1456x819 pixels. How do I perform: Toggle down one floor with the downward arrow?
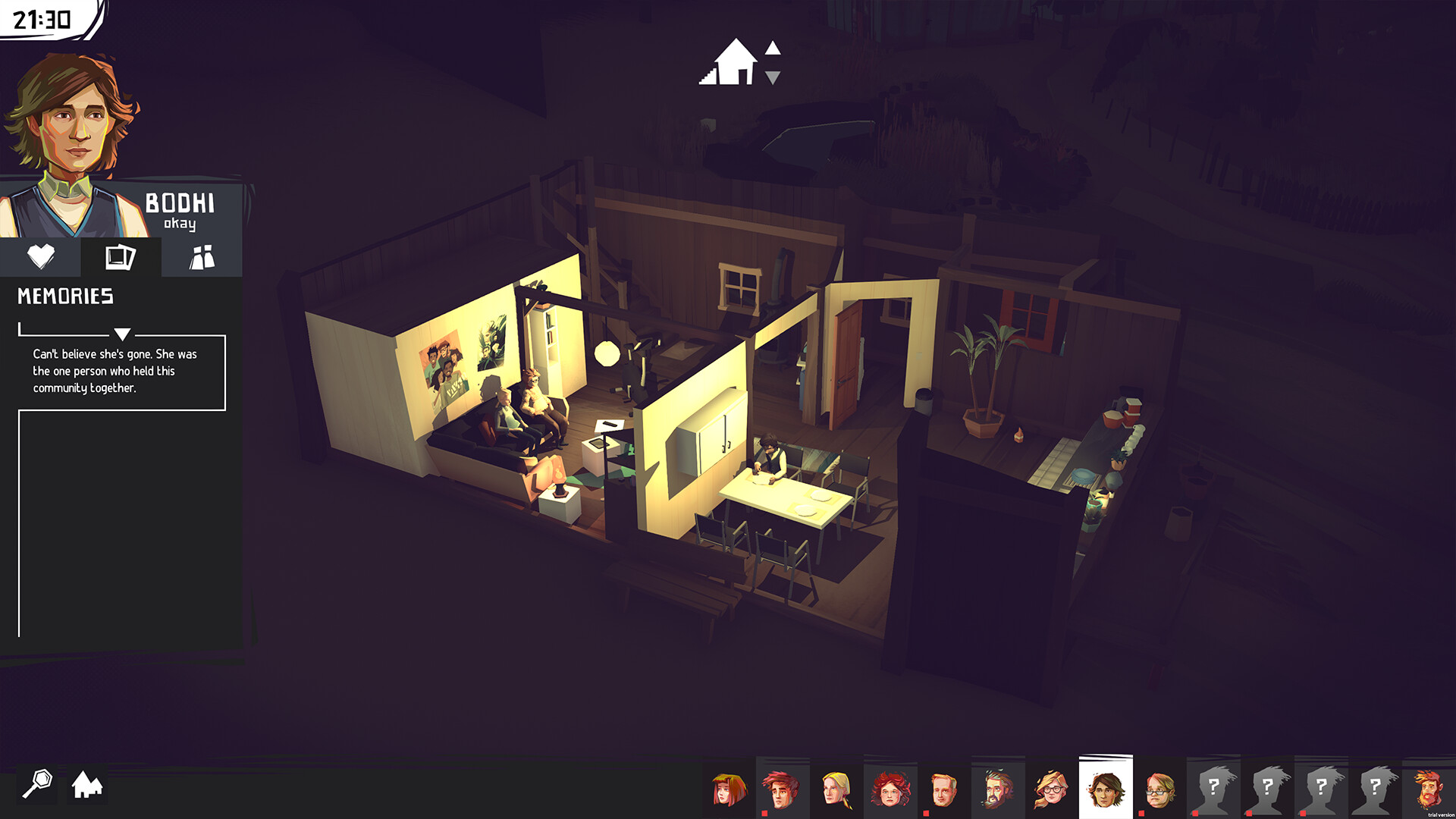point(773,76)
